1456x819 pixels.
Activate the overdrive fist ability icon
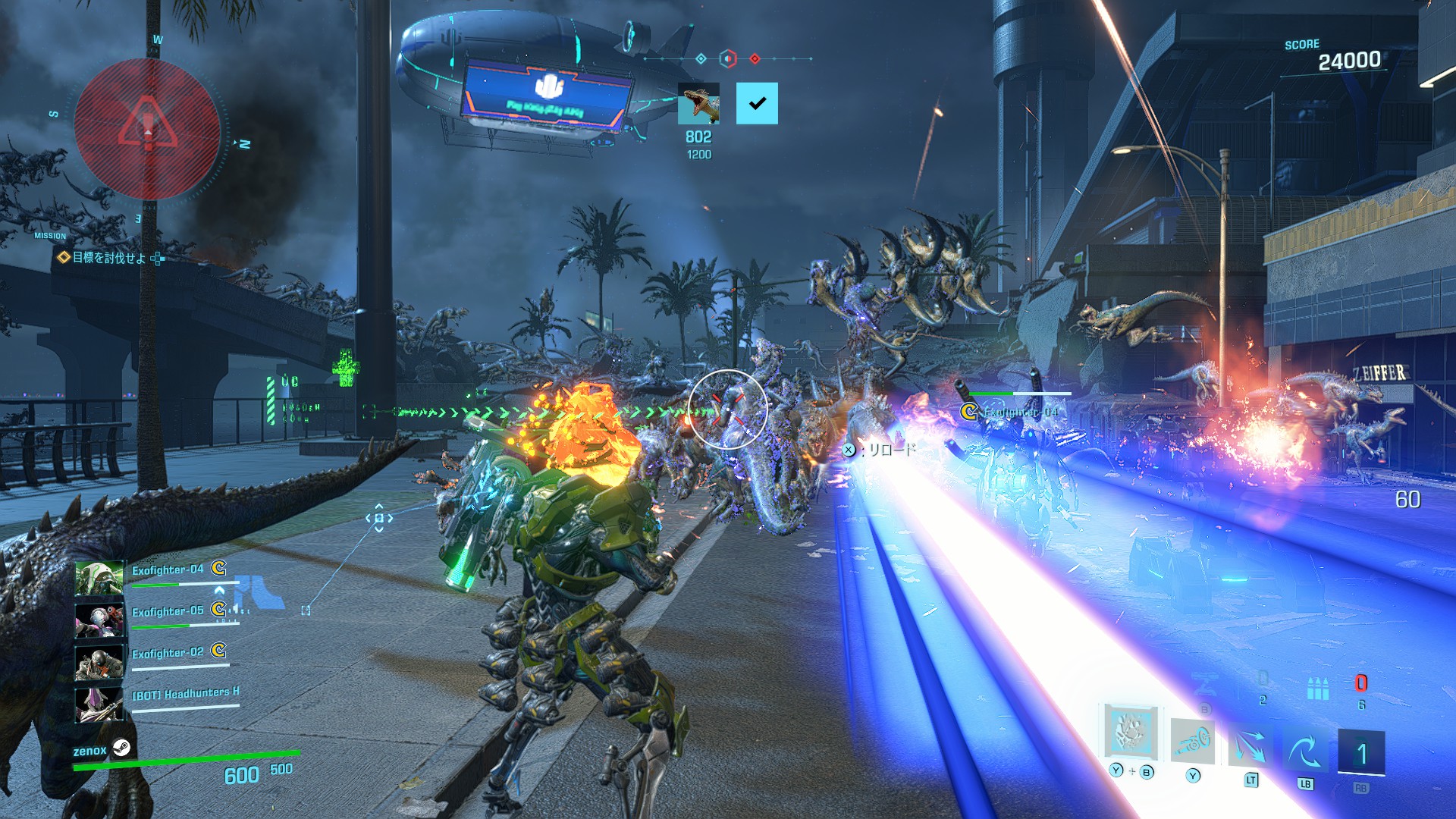[x=1131, y=732]
